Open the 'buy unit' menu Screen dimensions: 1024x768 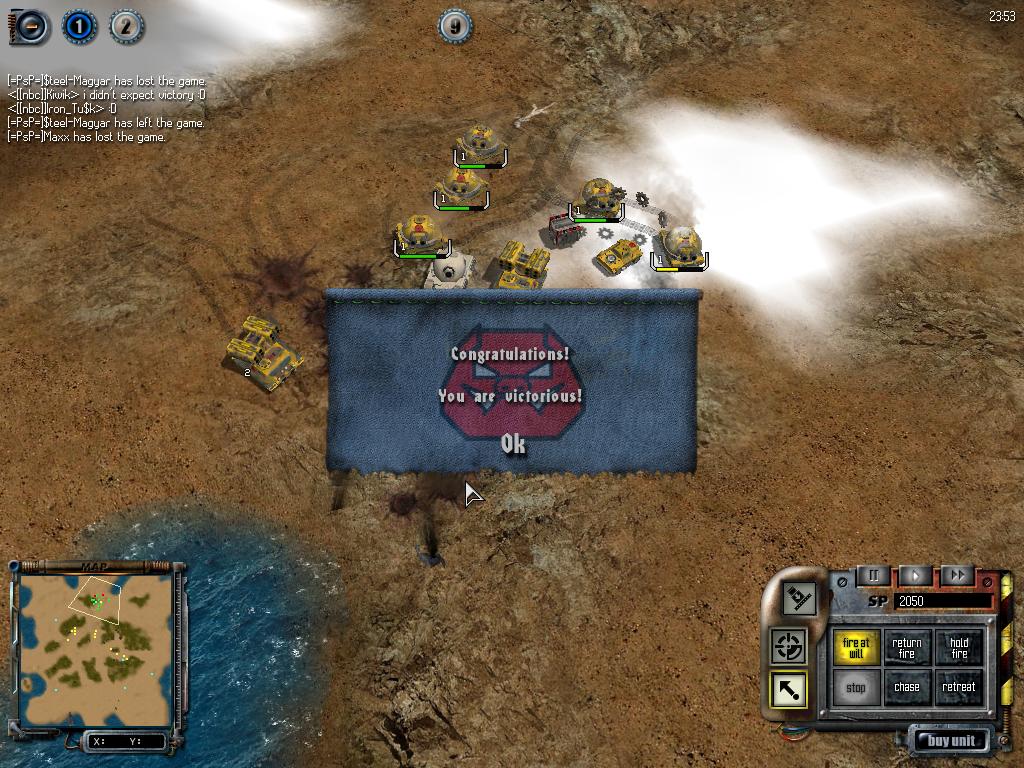tap(951, 741)
